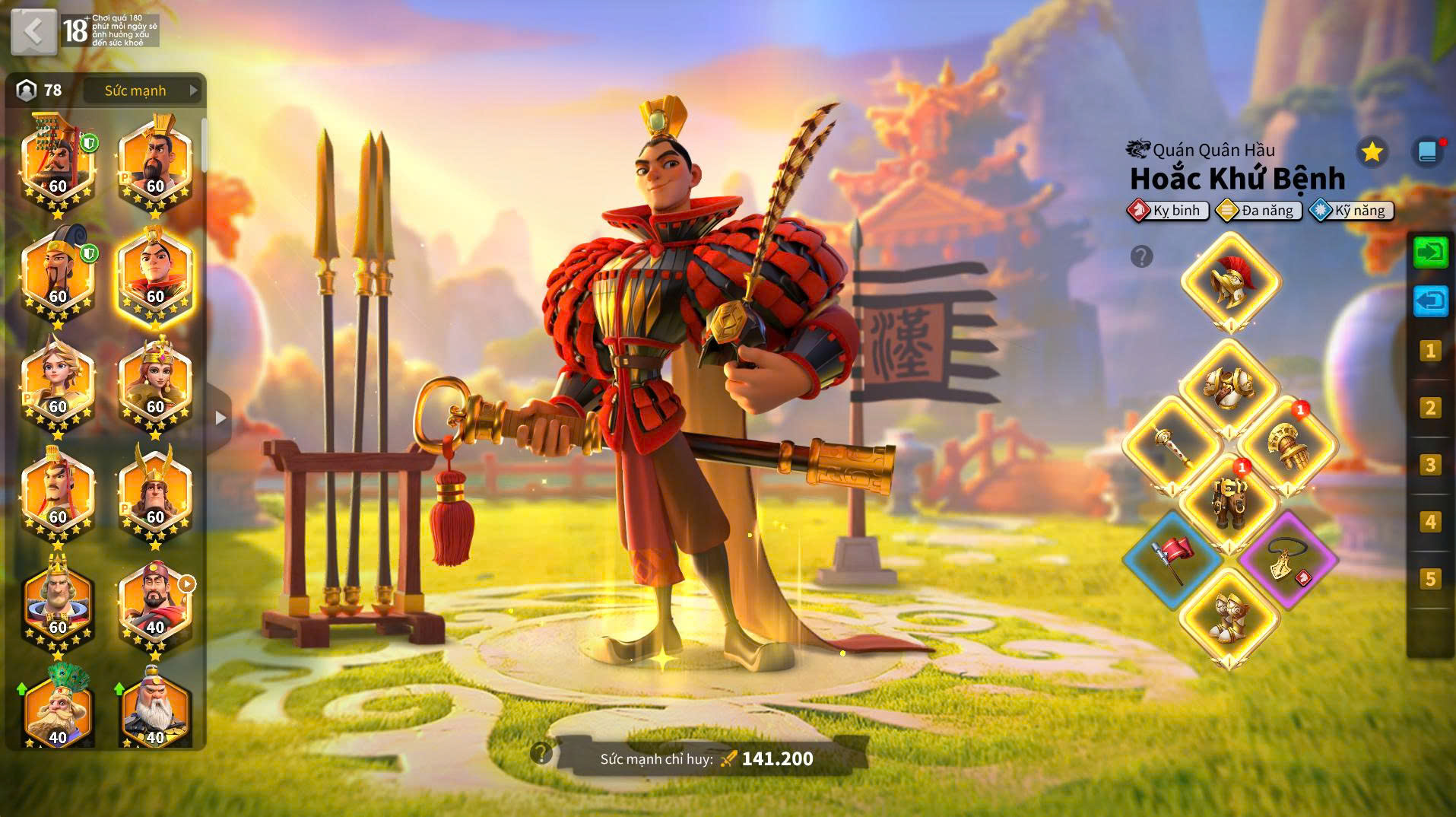Open the red flag accessory slot
This screenshot has height=817, width=1456.
(1172, 560)
